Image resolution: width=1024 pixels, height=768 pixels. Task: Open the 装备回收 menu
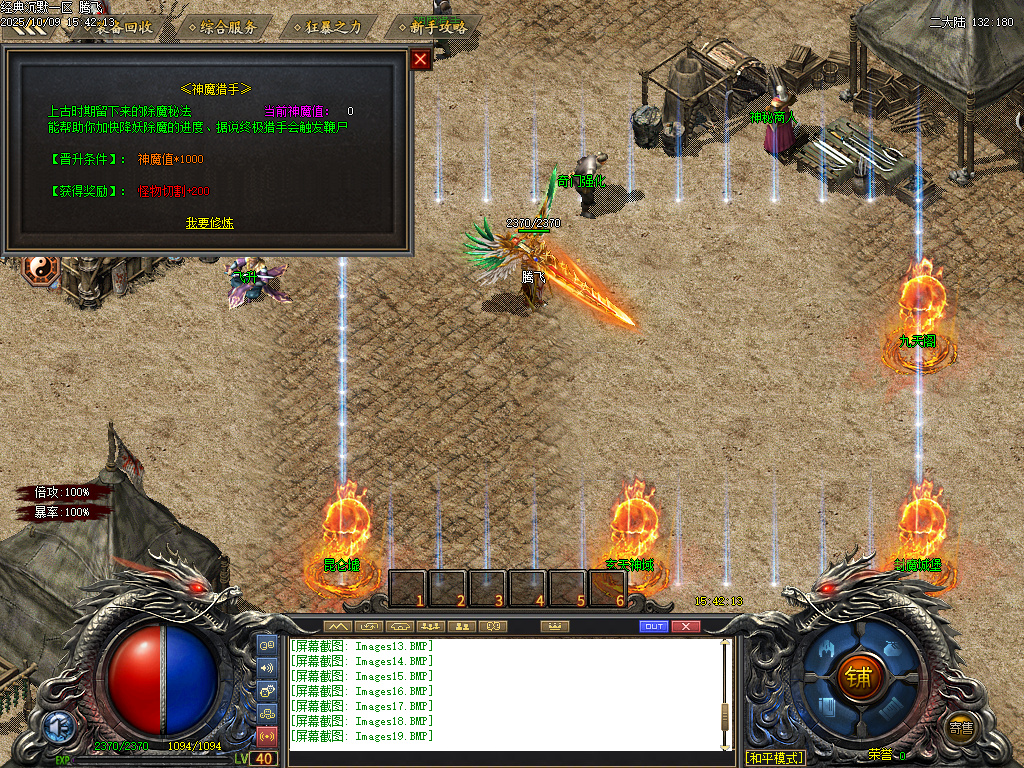(124, 27)
